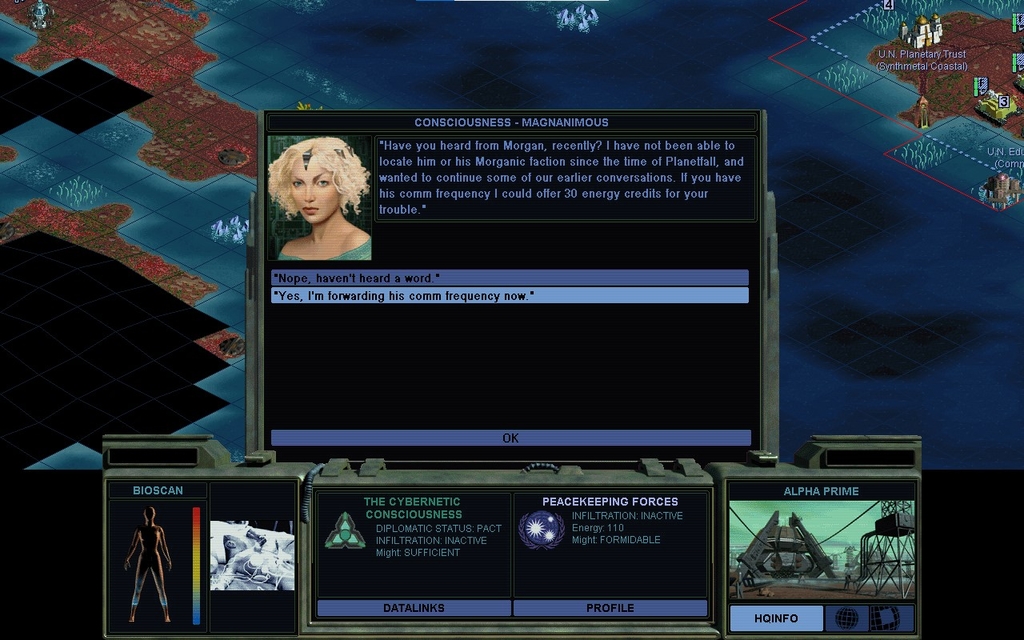The image size is (1024, 640).
Task: Select the zoomed grid map icon
Action: coord(884,618)
